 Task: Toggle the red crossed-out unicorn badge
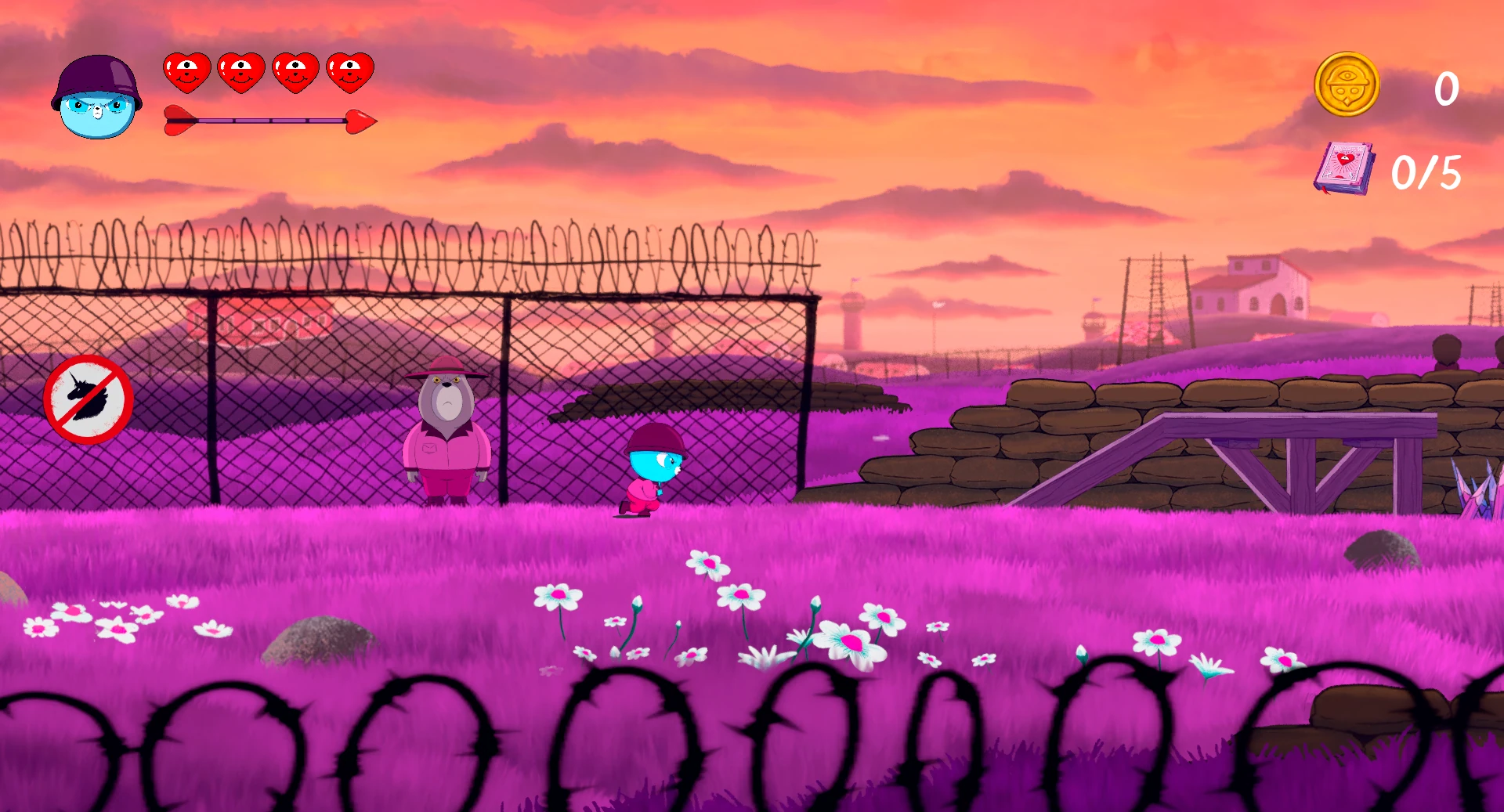click(x=88, y=399)
